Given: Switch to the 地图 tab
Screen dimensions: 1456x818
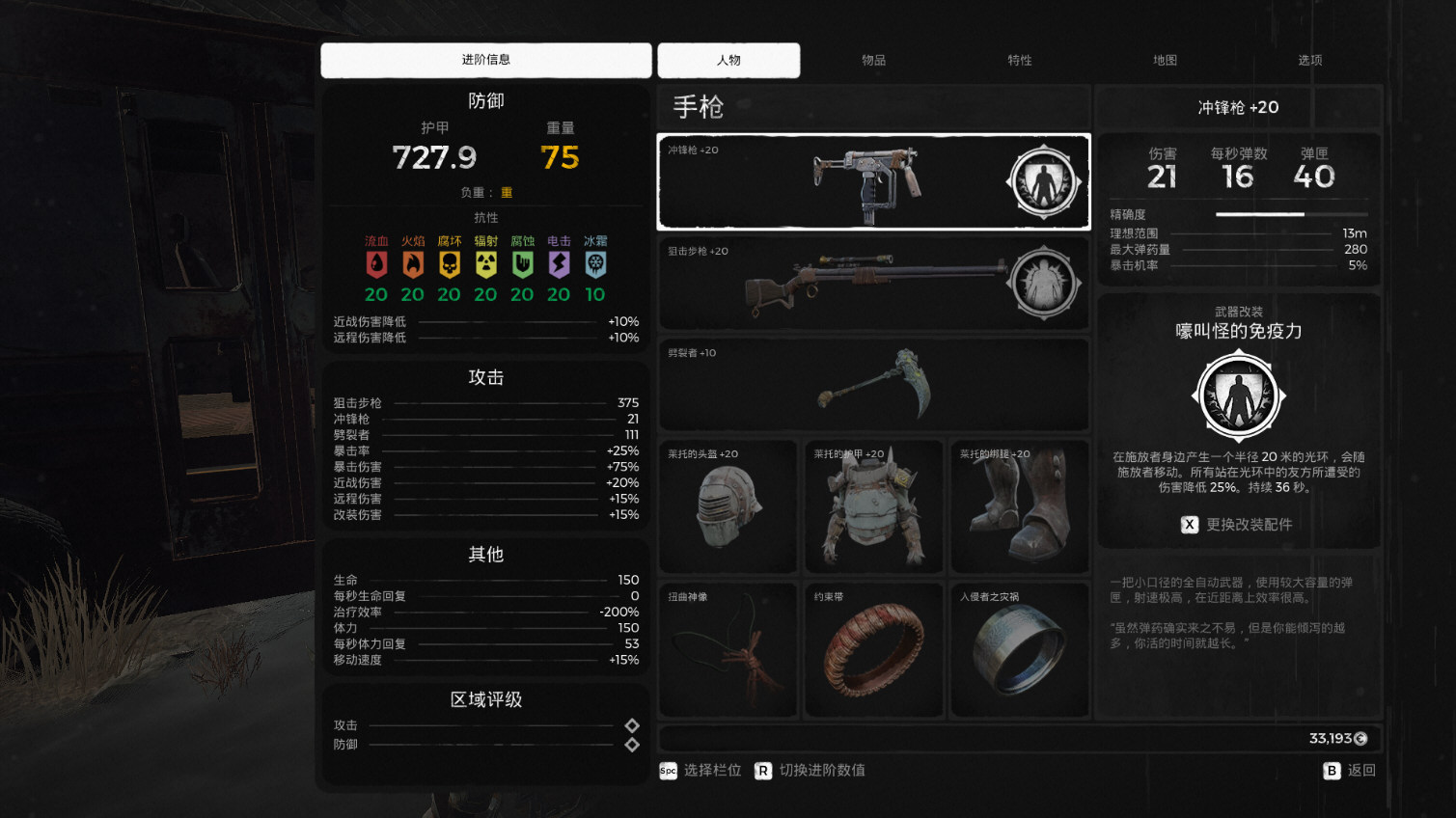Looking at the screenshot, I should click(1165, 60).
